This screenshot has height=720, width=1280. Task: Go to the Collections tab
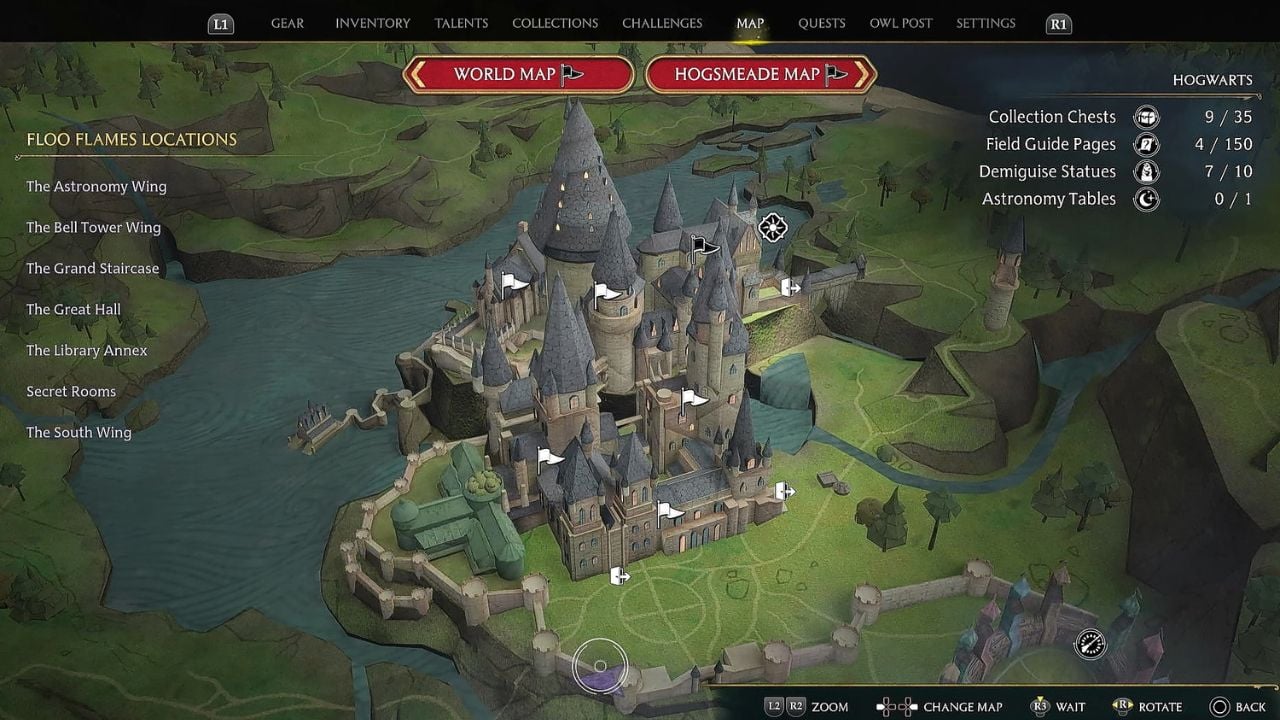tap(555, 23)
